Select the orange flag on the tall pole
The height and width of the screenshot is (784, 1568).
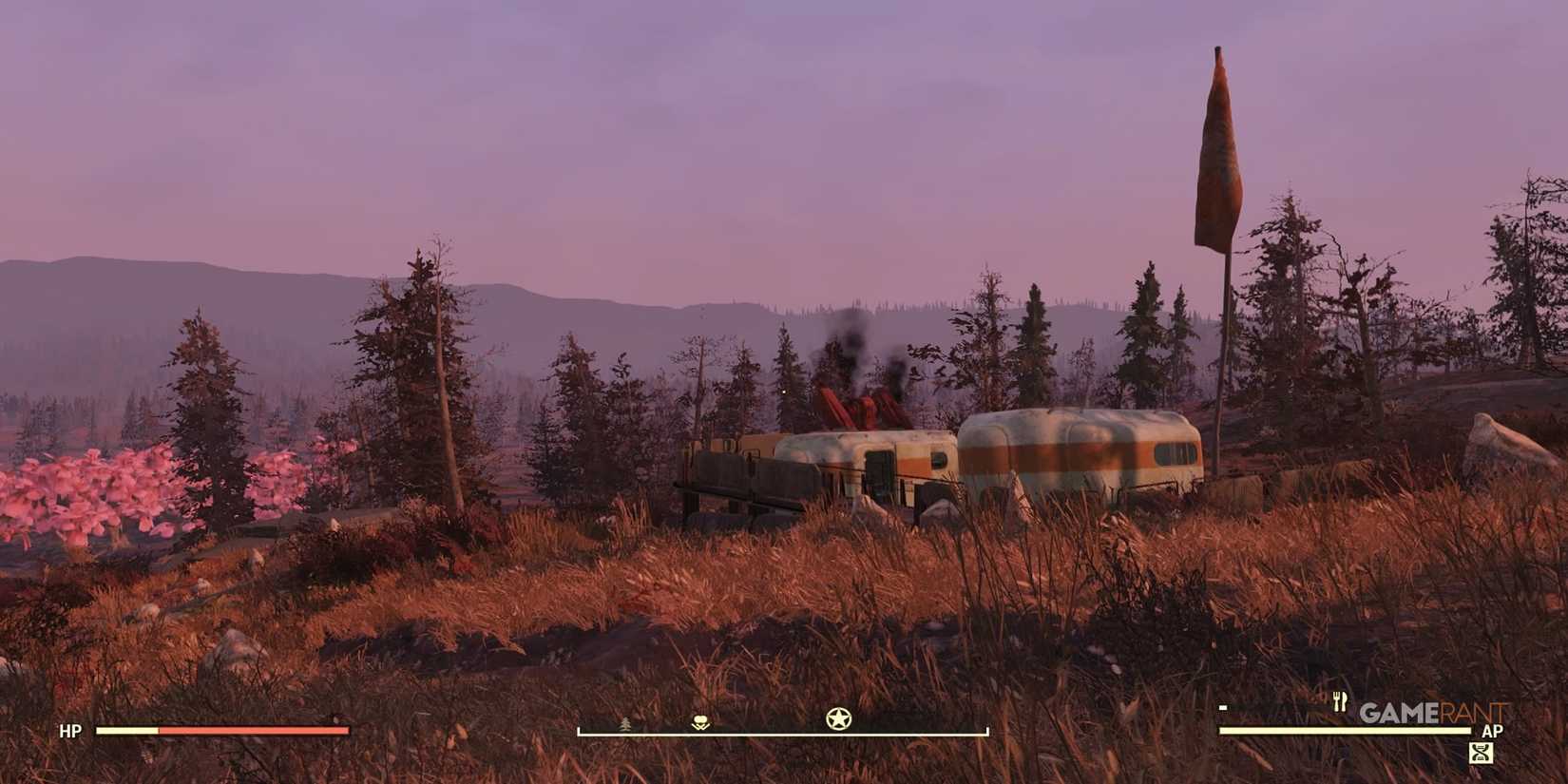[x=1219, y=152]
